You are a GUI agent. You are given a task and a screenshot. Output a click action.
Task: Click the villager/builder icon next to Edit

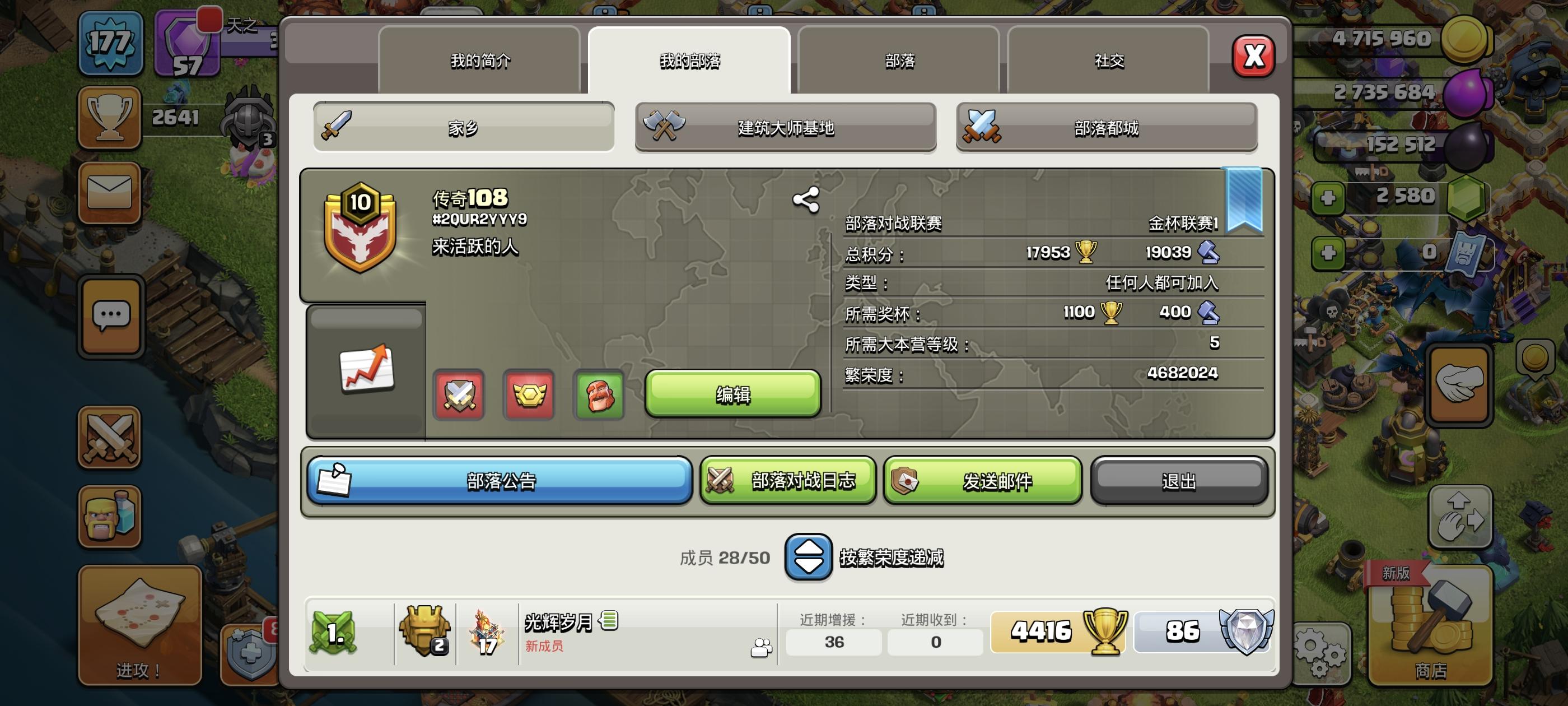(x=599, y=396)
